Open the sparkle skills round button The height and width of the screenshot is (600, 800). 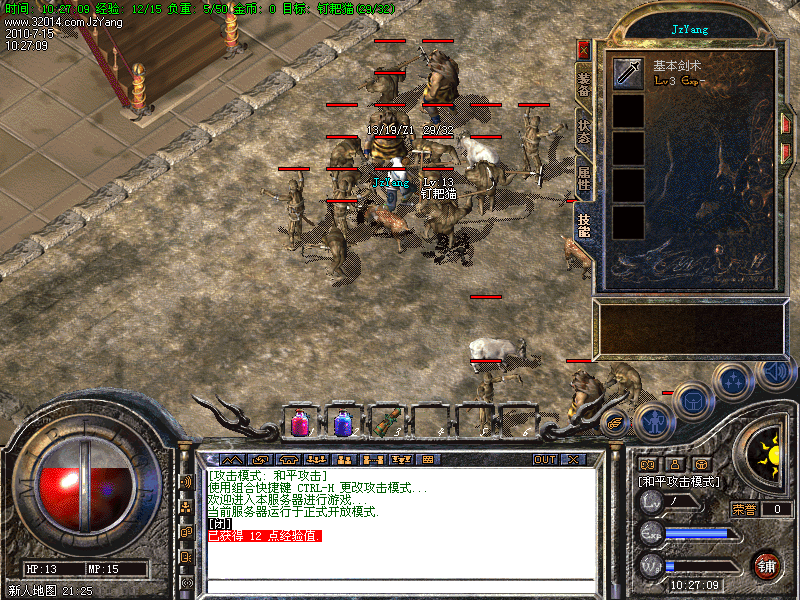734,381
